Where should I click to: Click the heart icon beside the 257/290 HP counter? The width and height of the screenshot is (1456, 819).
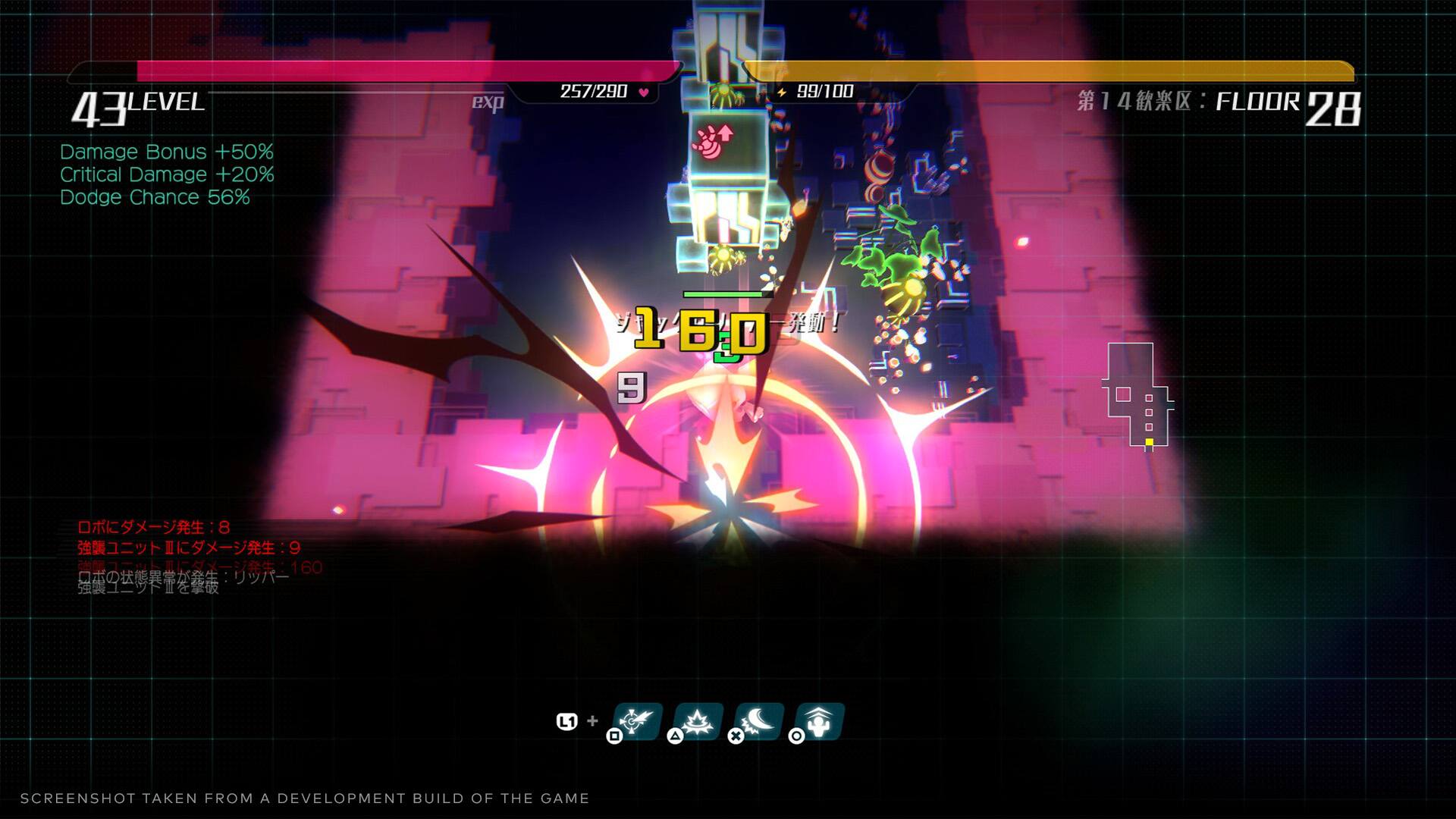click(x=644, y=90)
